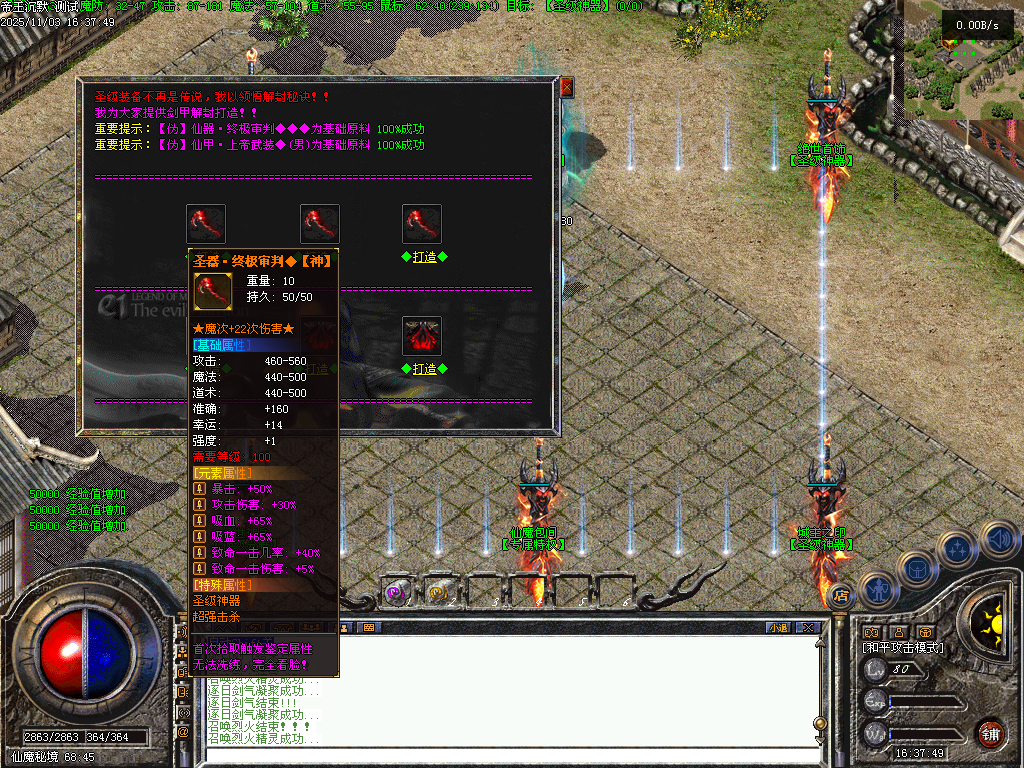The height and width of the screenshot is (768, 1024).
Task: Open the character warrior round button
Action: (877, 589)
